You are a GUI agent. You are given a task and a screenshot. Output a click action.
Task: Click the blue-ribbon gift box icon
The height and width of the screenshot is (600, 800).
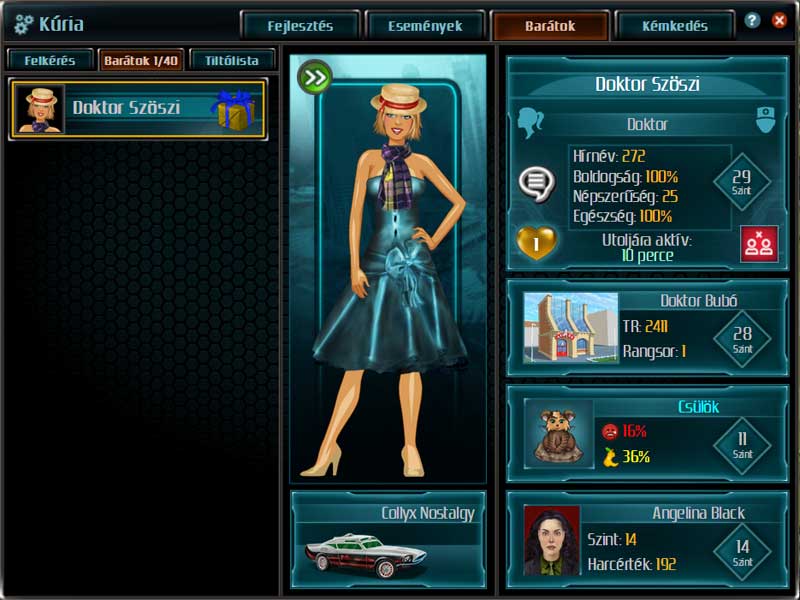(x=235, y=109)
